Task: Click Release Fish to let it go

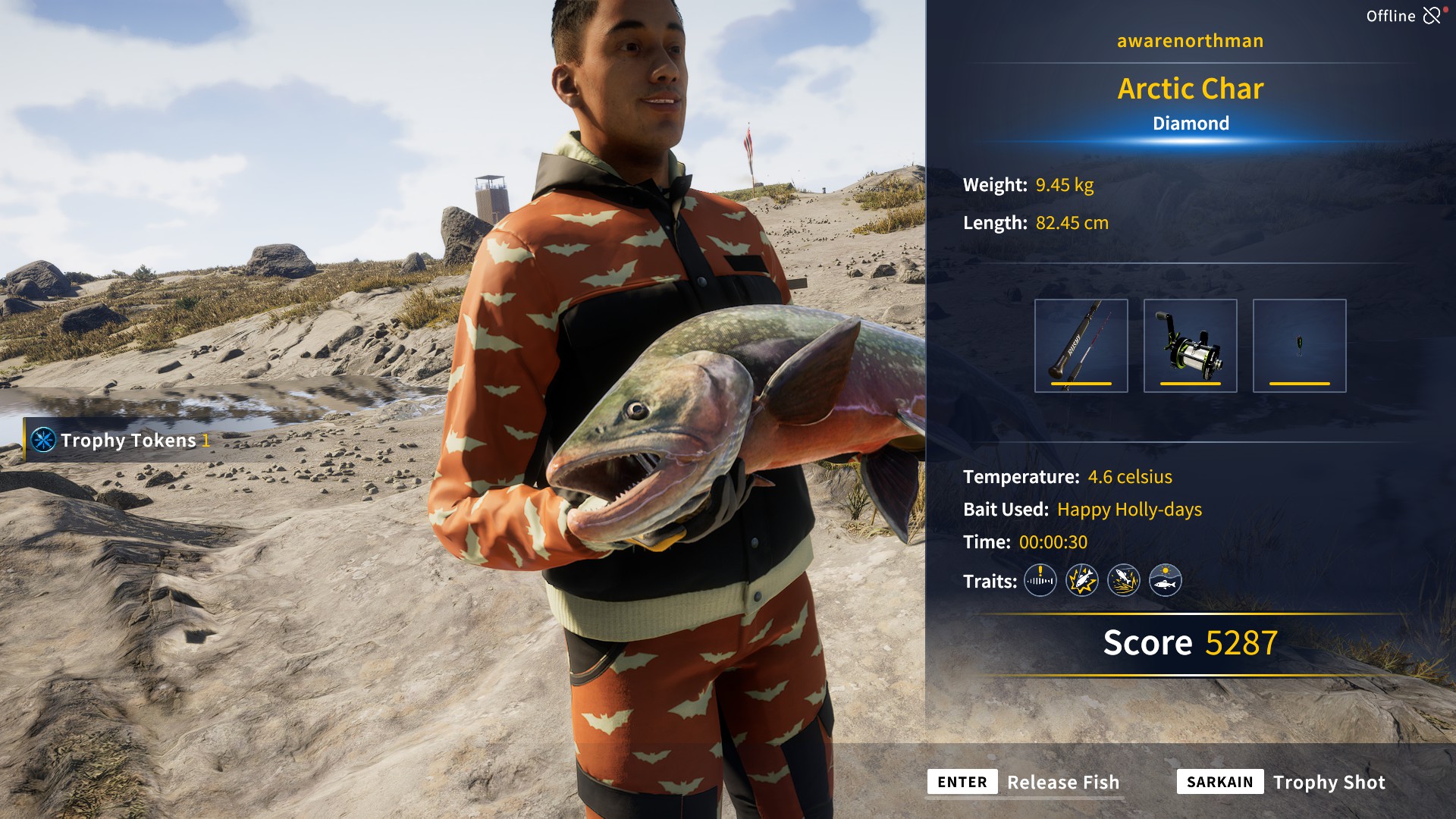Action: (x=1062, y=782)
